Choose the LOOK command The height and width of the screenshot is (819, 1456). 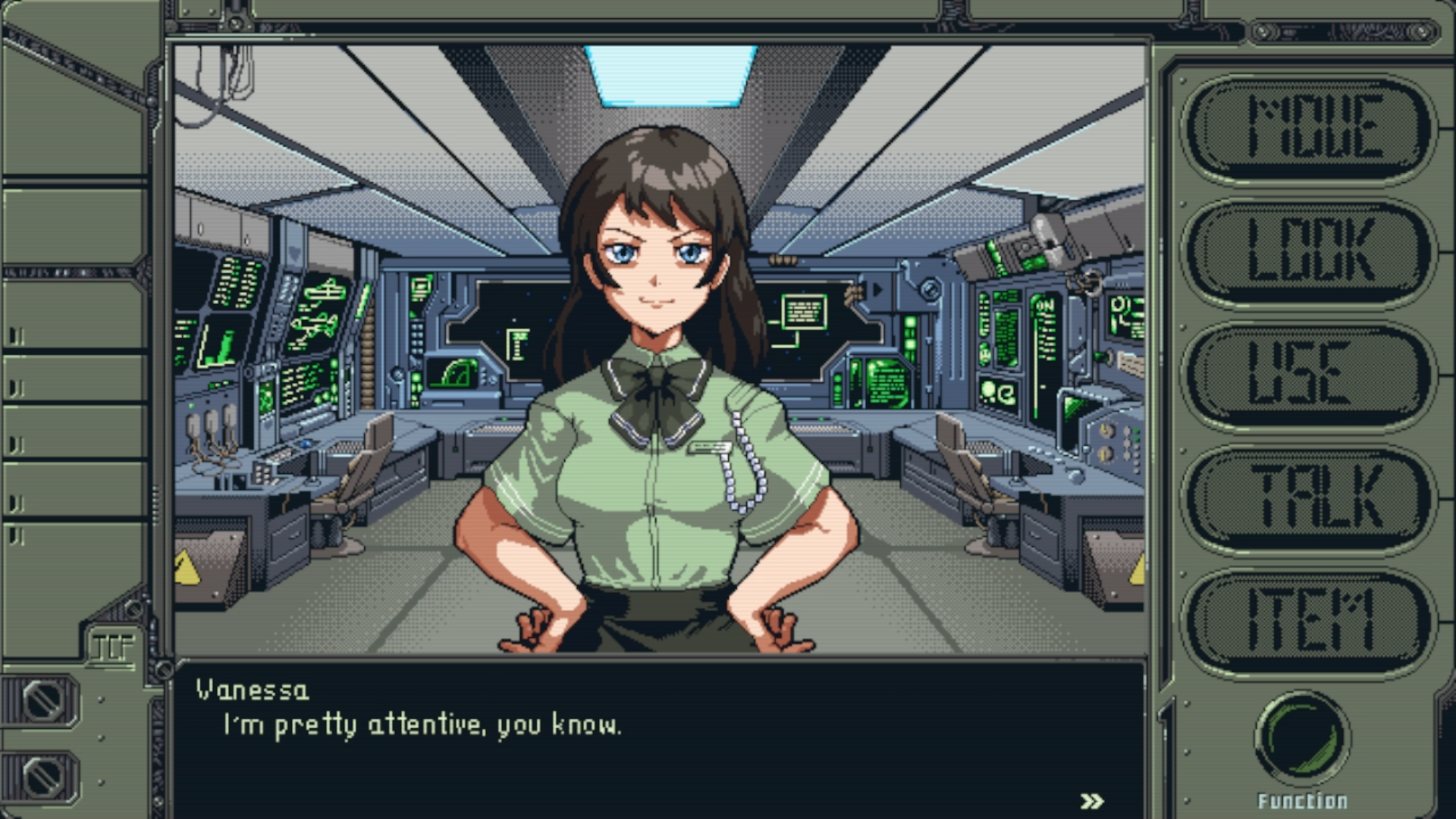1310,251
